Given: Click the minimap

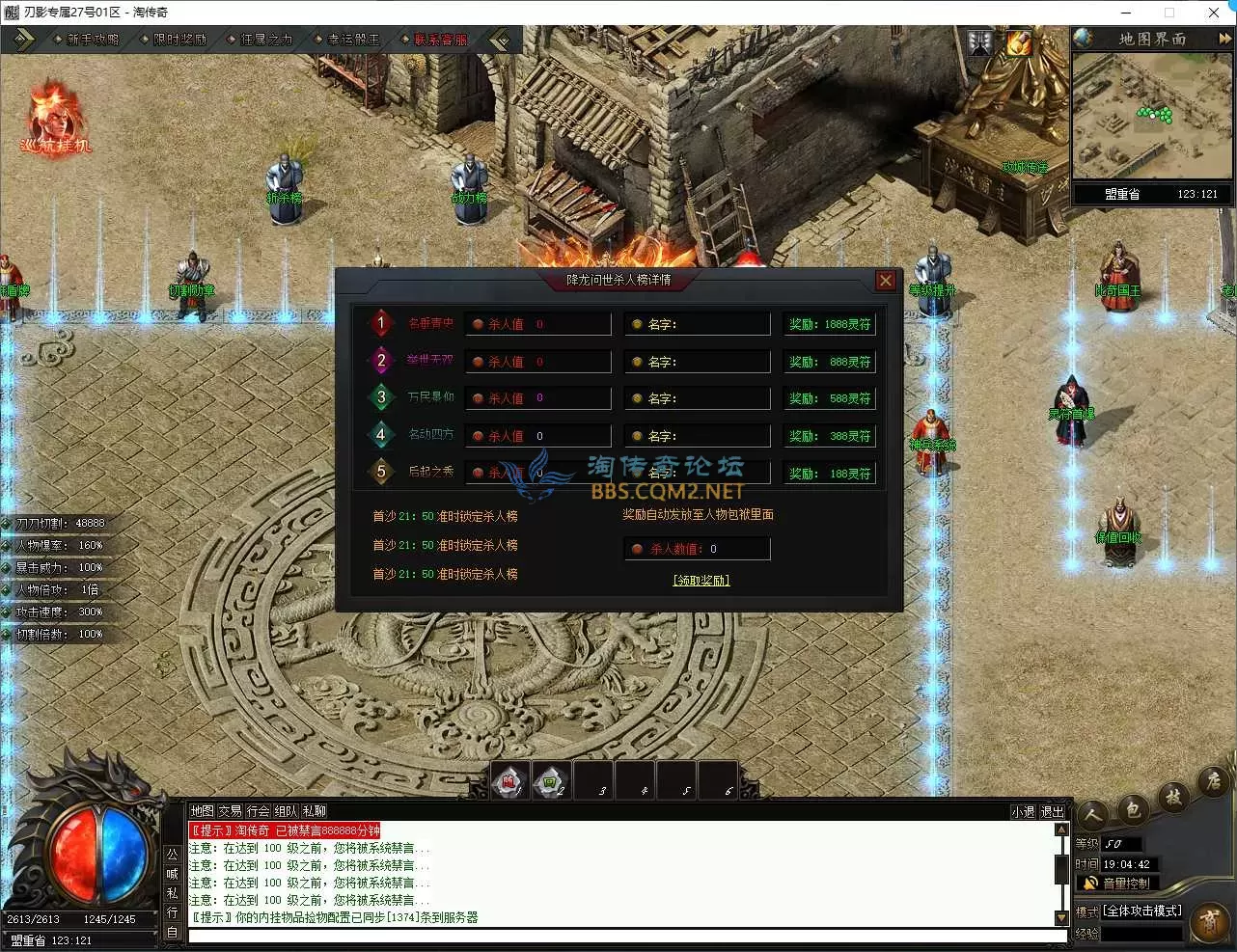Looking at the screenshot, I should (x=1152, y=116).
